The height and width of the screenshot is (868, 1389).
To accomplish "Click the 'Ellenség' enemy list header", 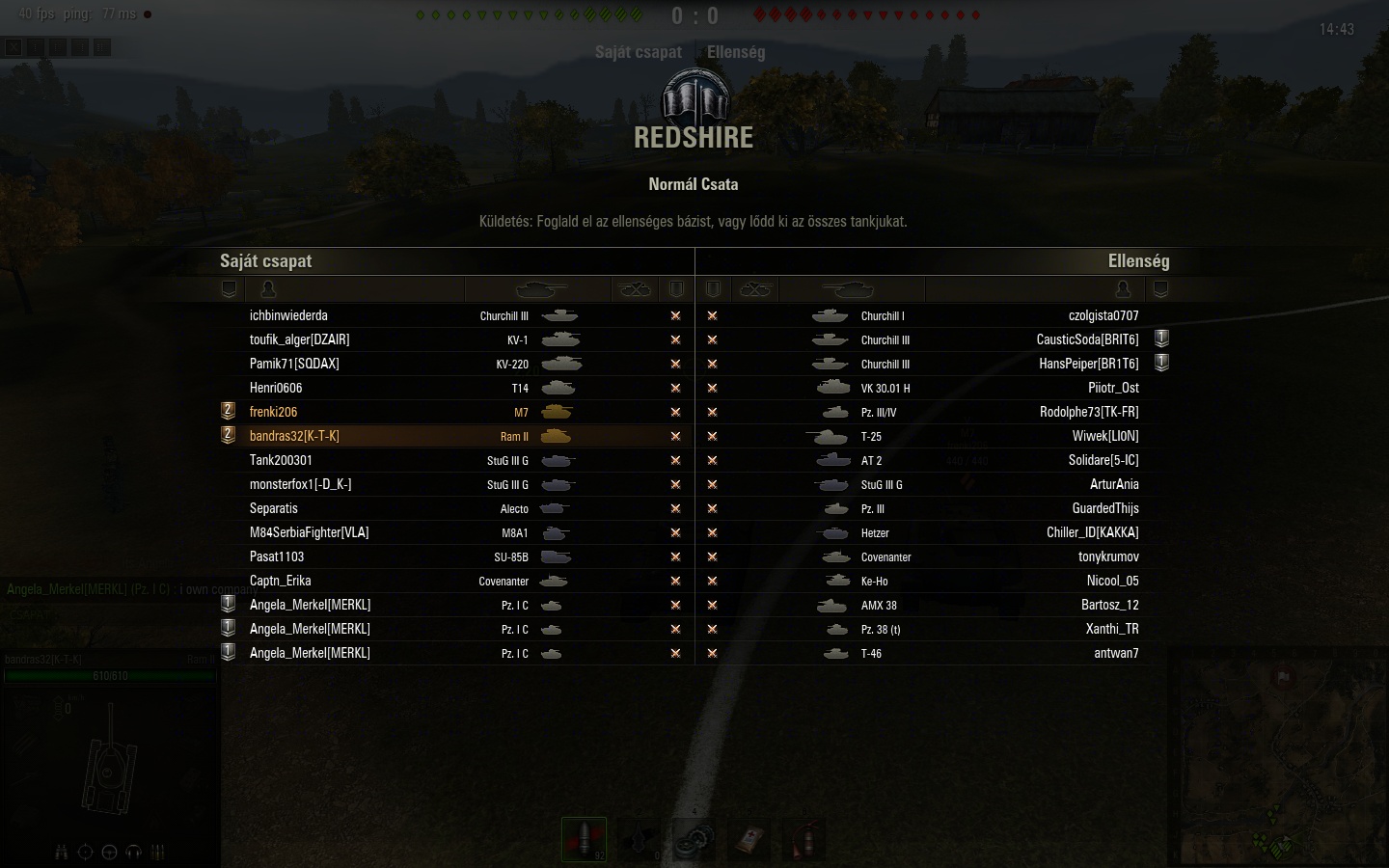I will [x=1138, y=261].
